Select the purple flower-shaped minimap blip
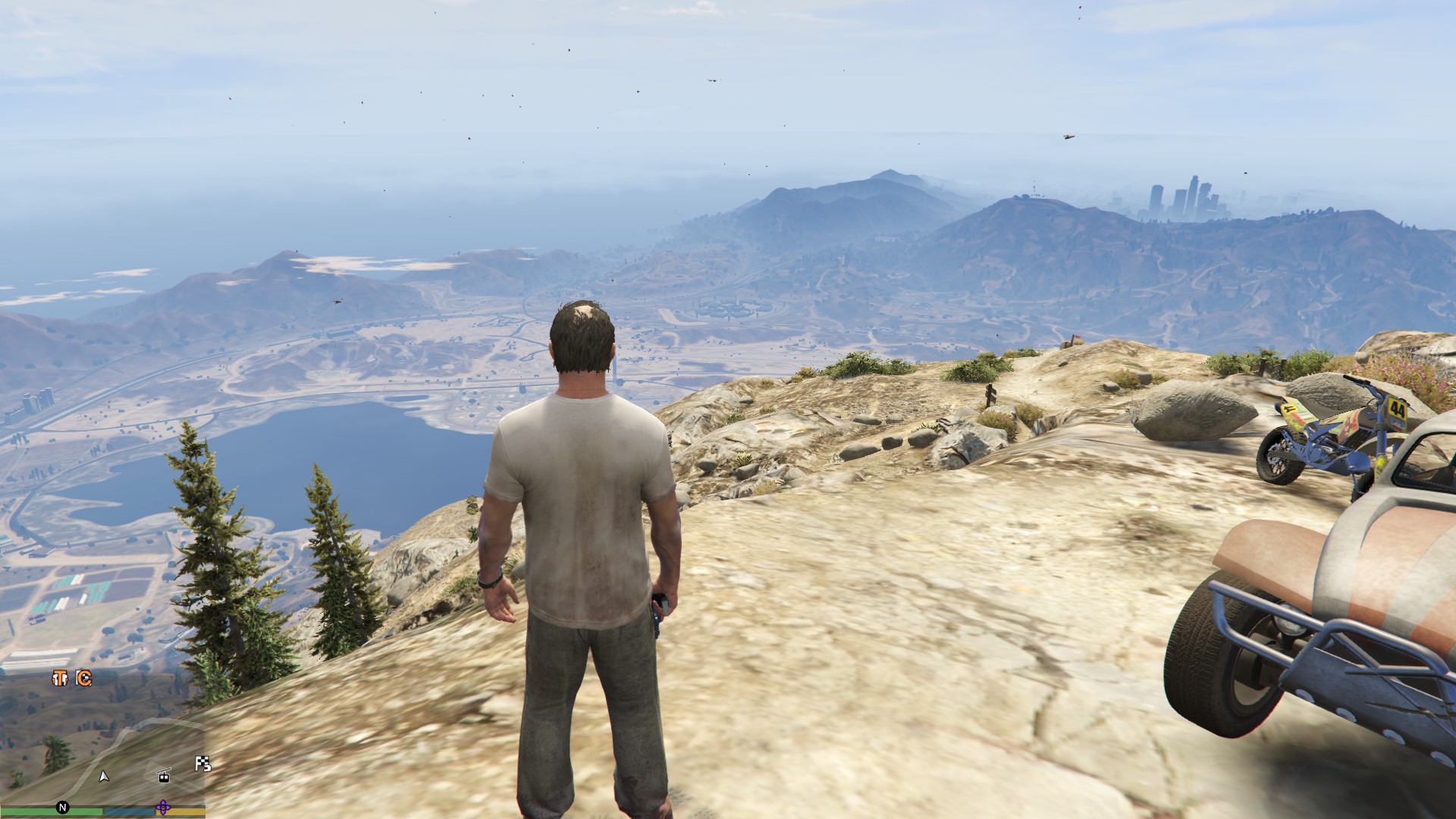The image size is (1456, 819). [x=162, y=807]
